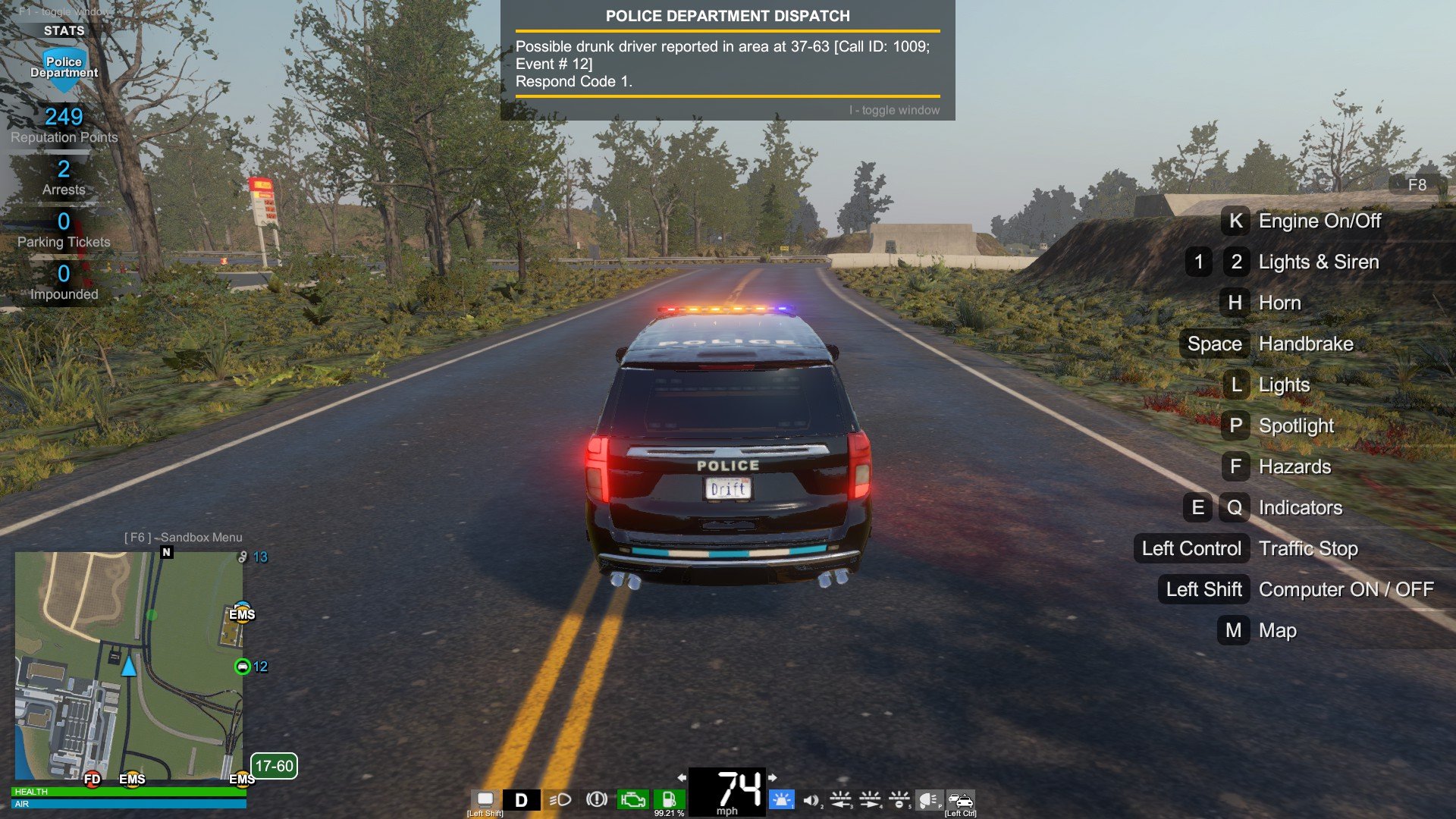Click the Police Department badge
This screenshot has width=1456, height=819.
coord(64,67)
